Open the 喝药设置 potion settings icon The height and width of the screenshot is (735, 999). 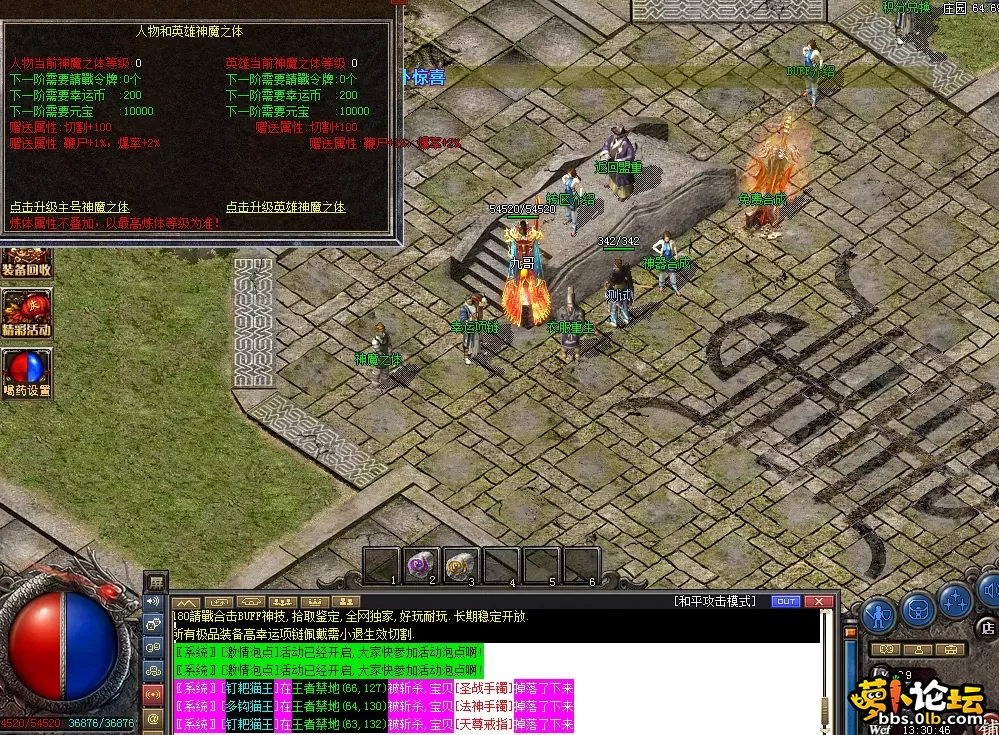tap(26, 371)
